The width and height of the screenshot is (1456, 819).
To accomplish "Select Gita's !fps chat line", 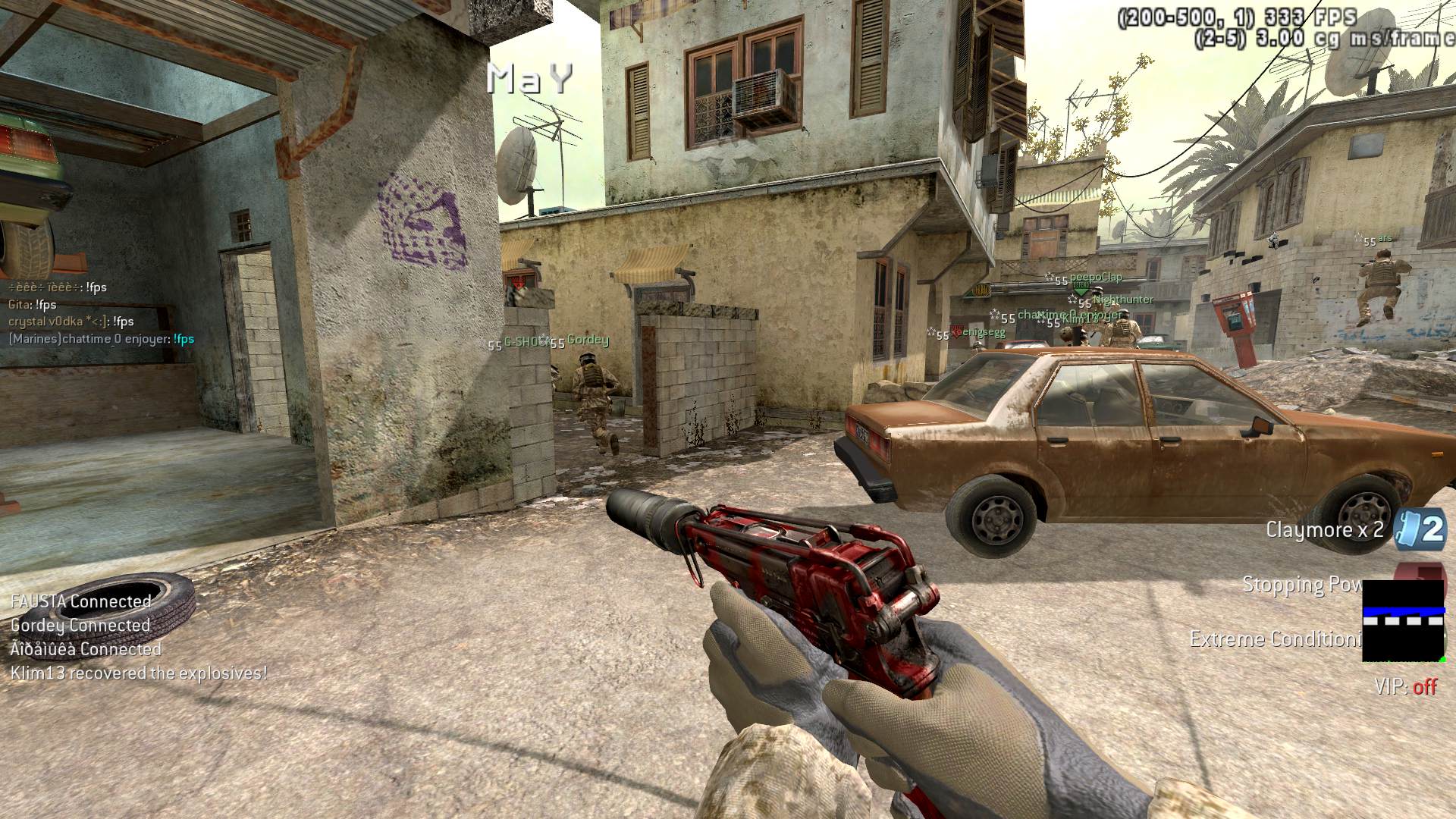I will (x=33, y=305).
